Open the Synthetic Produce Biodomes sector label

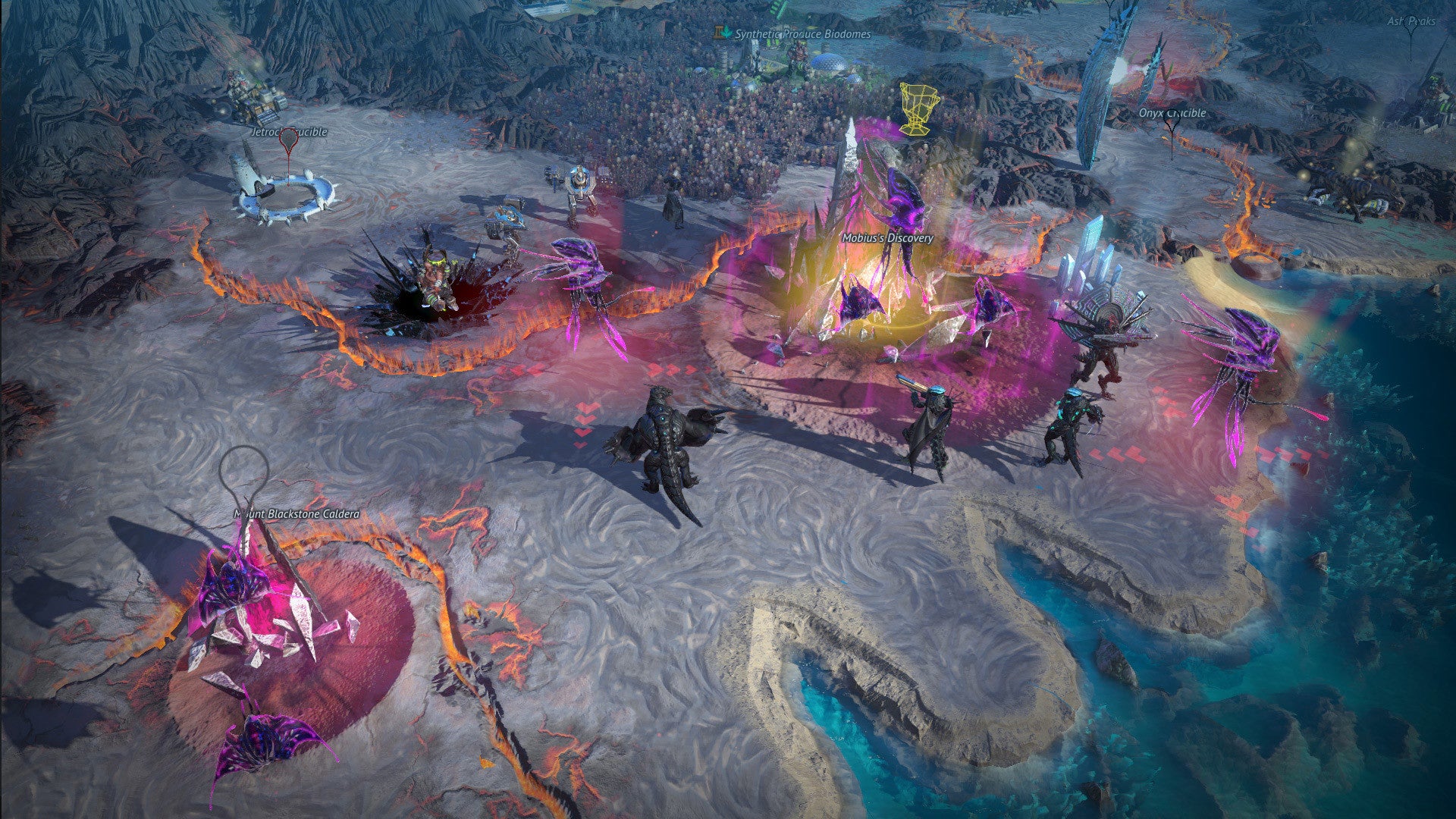point(800,33)
